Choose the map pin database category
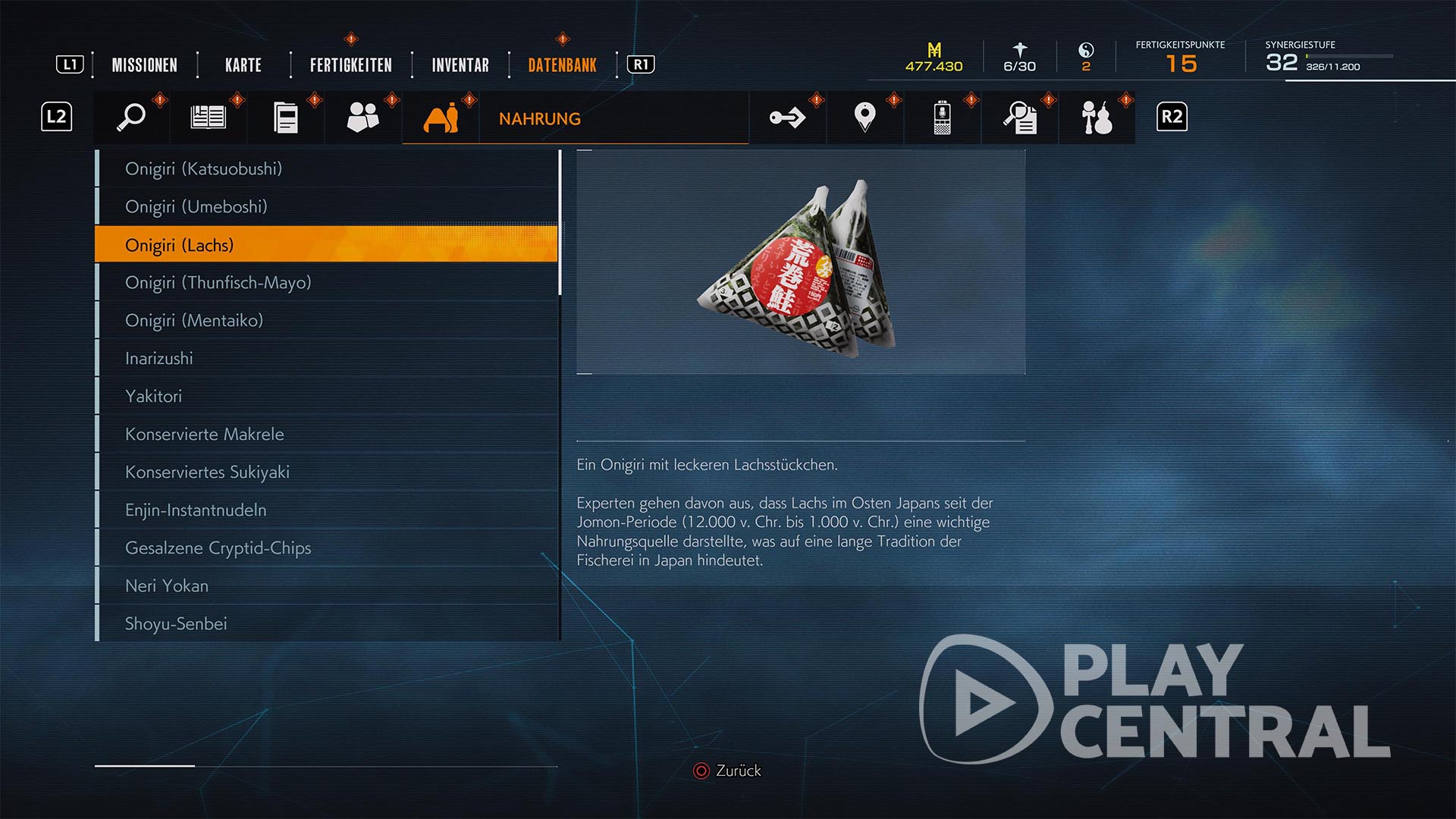 point(864,118)
